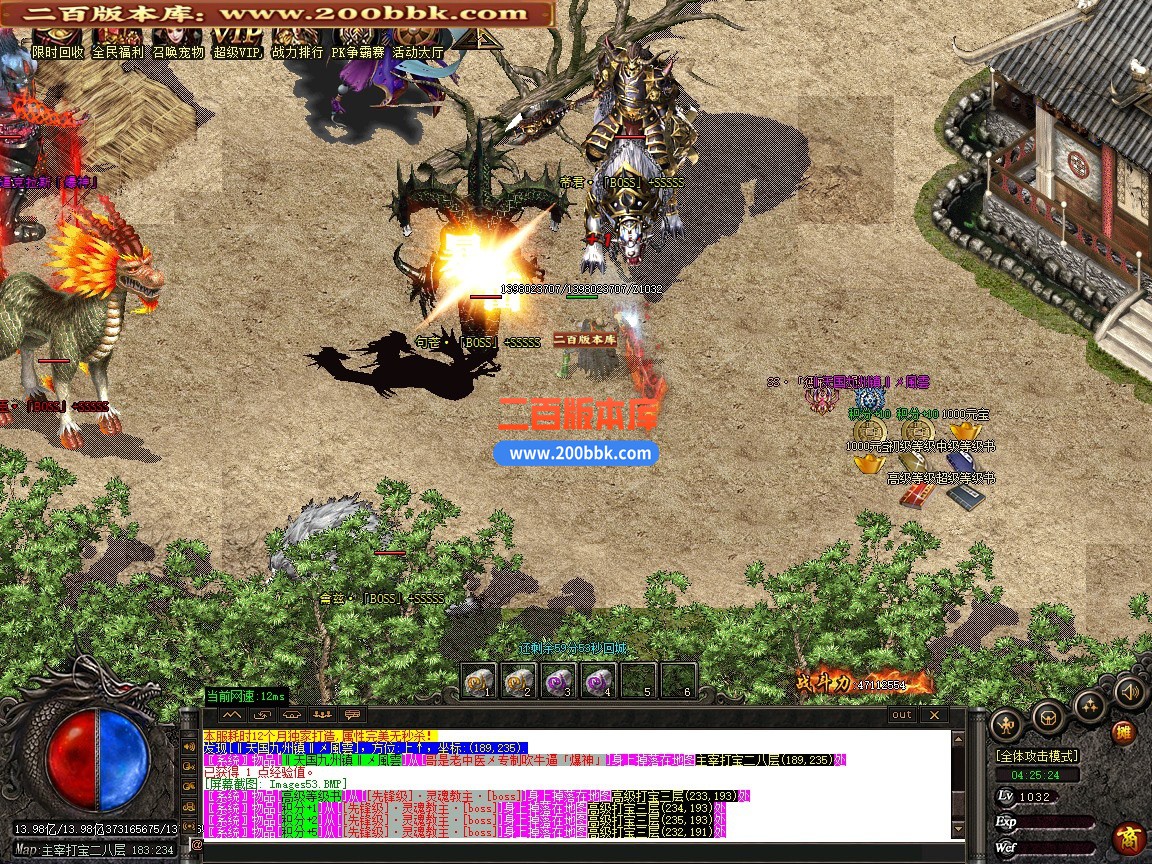Toggle sound with the speaker icon
The height and width of the screenshot is (864, 1152).
(x=1128, y=691)
